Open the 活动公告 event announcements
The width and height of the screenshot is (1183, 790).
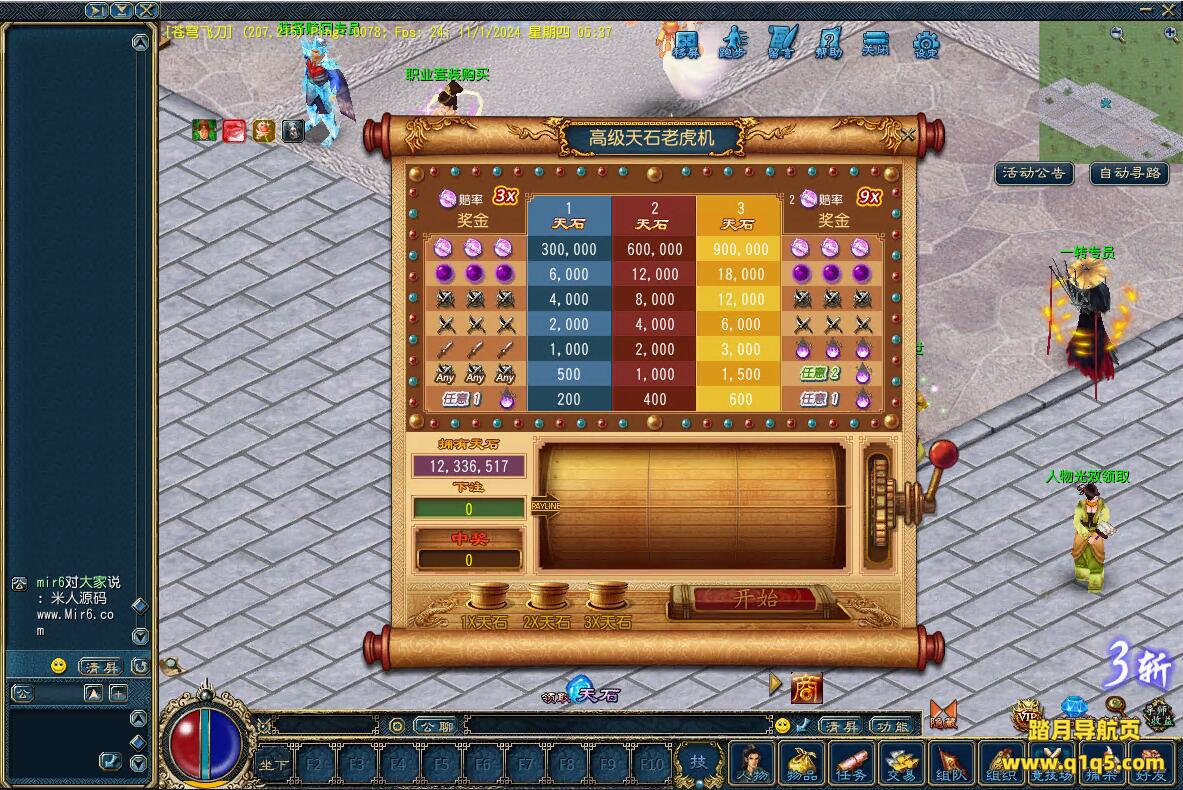click(1034, 173)
